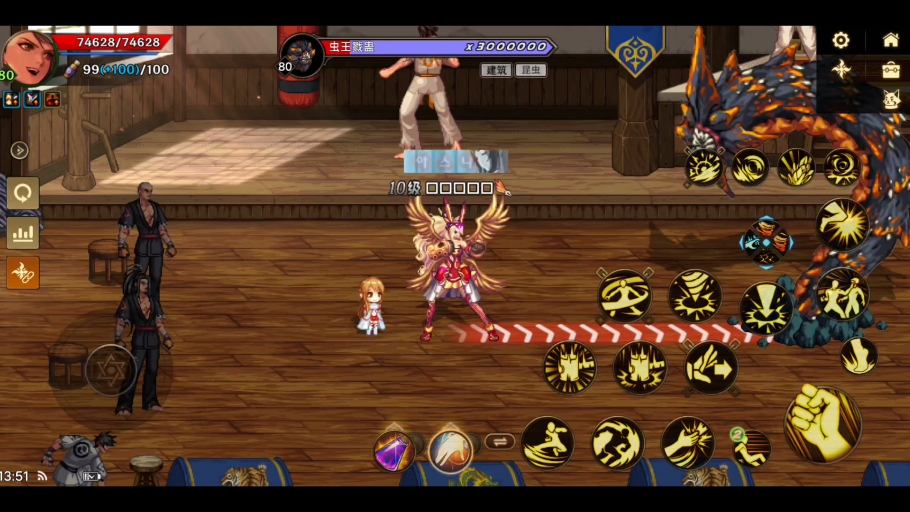Activate the hand-with-arrow dash strike skill
Viewport: 910px width, 512px height.
click(x=711, y=367)
